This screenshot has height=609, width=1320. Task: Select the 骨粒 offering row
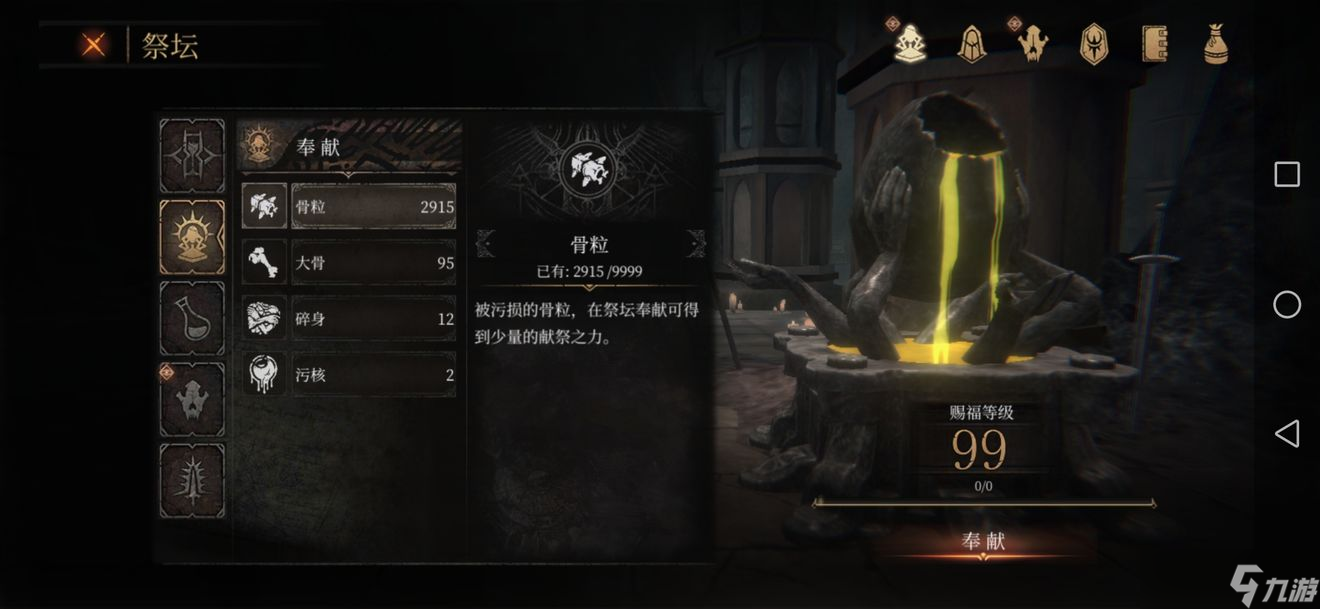pos(372,207)
